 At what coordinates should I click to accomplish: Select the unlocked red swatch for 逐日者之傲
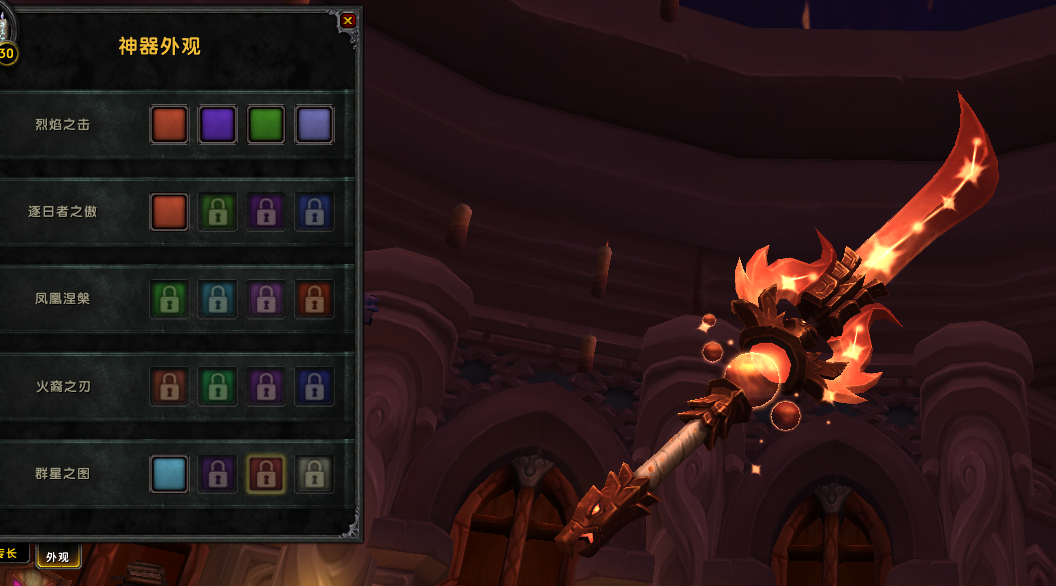click(x=170, y=212)
